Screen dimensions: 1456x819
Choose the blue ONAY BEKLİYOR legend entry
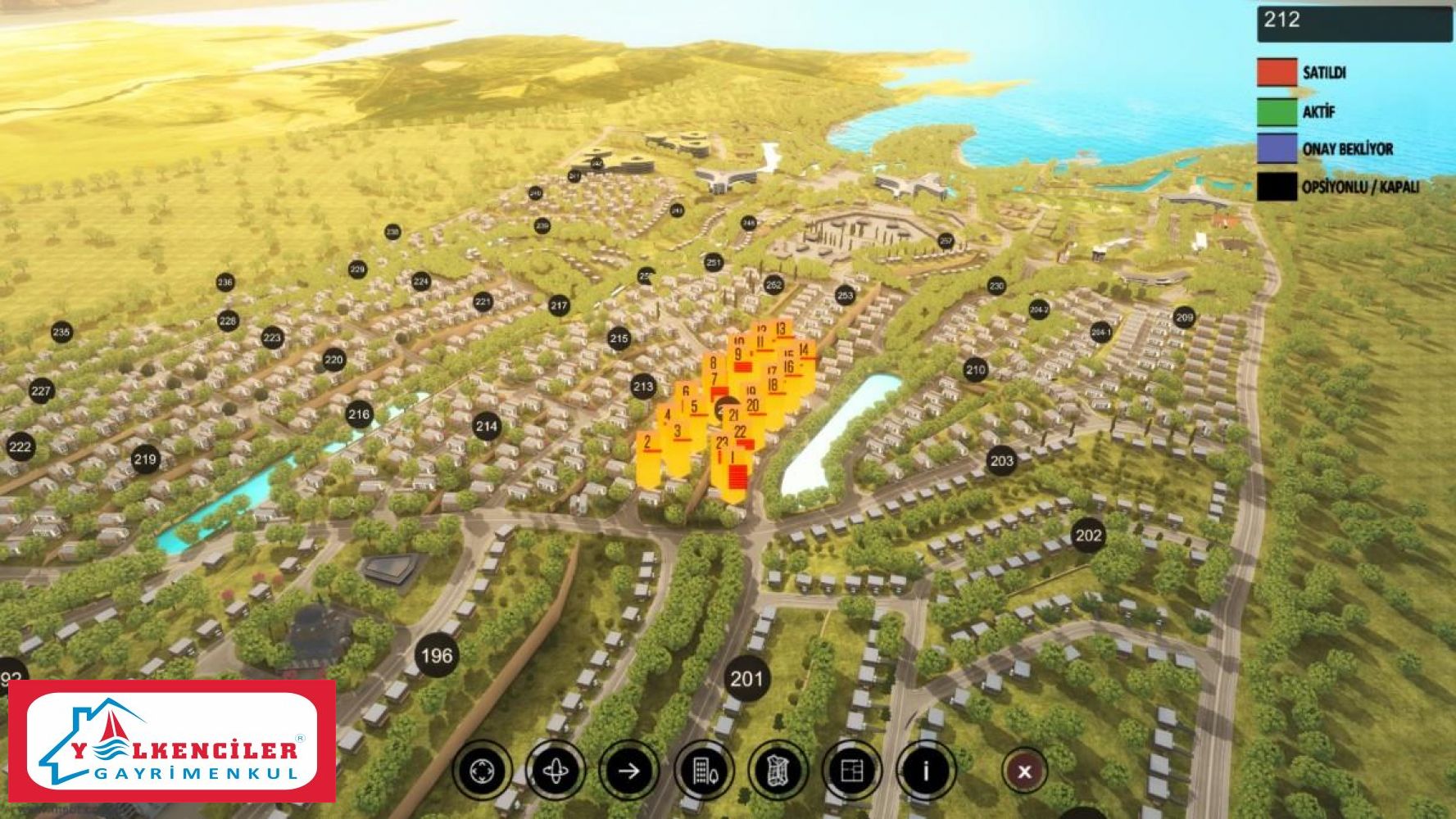pos(1277,149)
